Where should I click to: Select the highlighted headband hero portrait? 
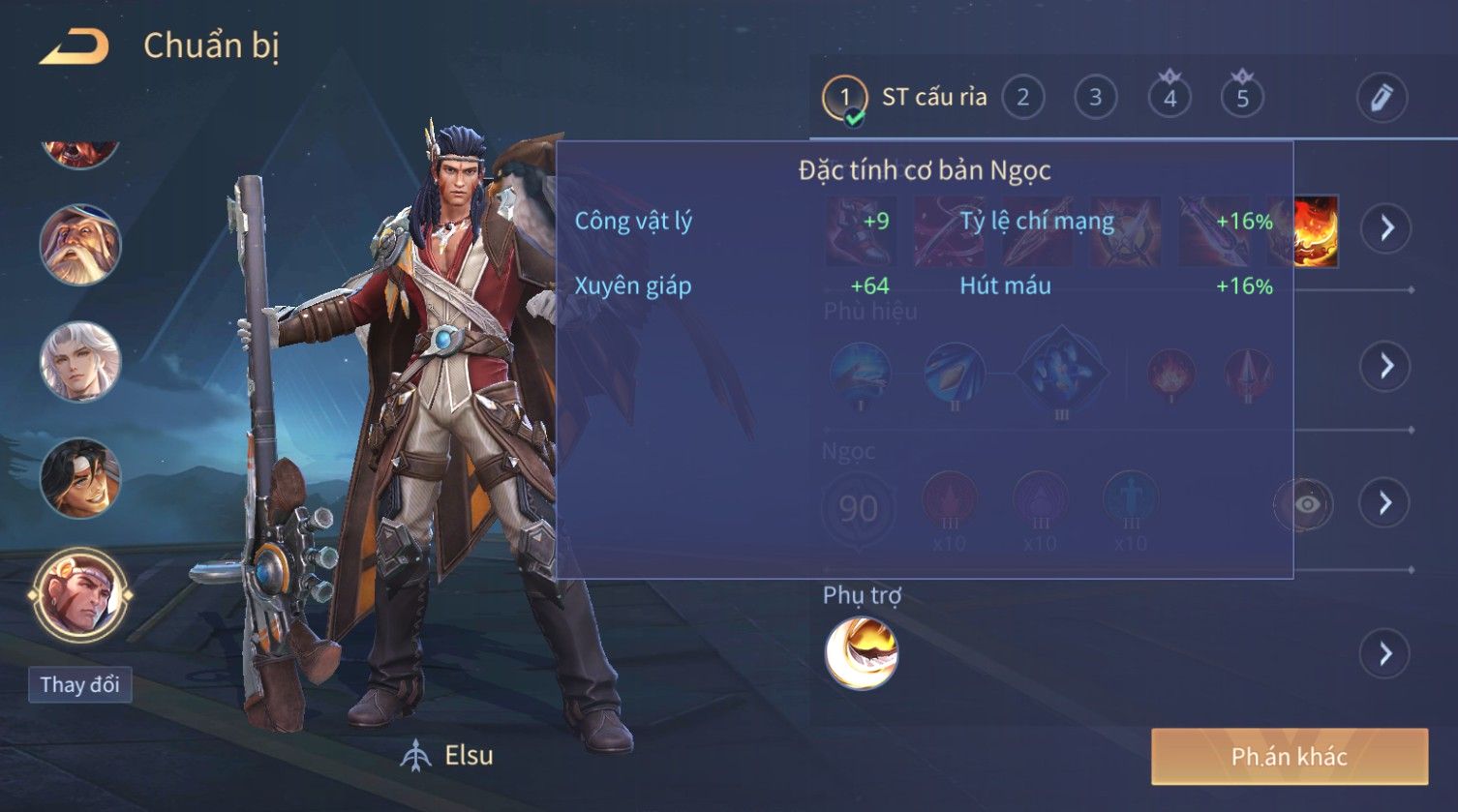click(x=79, y=594)
